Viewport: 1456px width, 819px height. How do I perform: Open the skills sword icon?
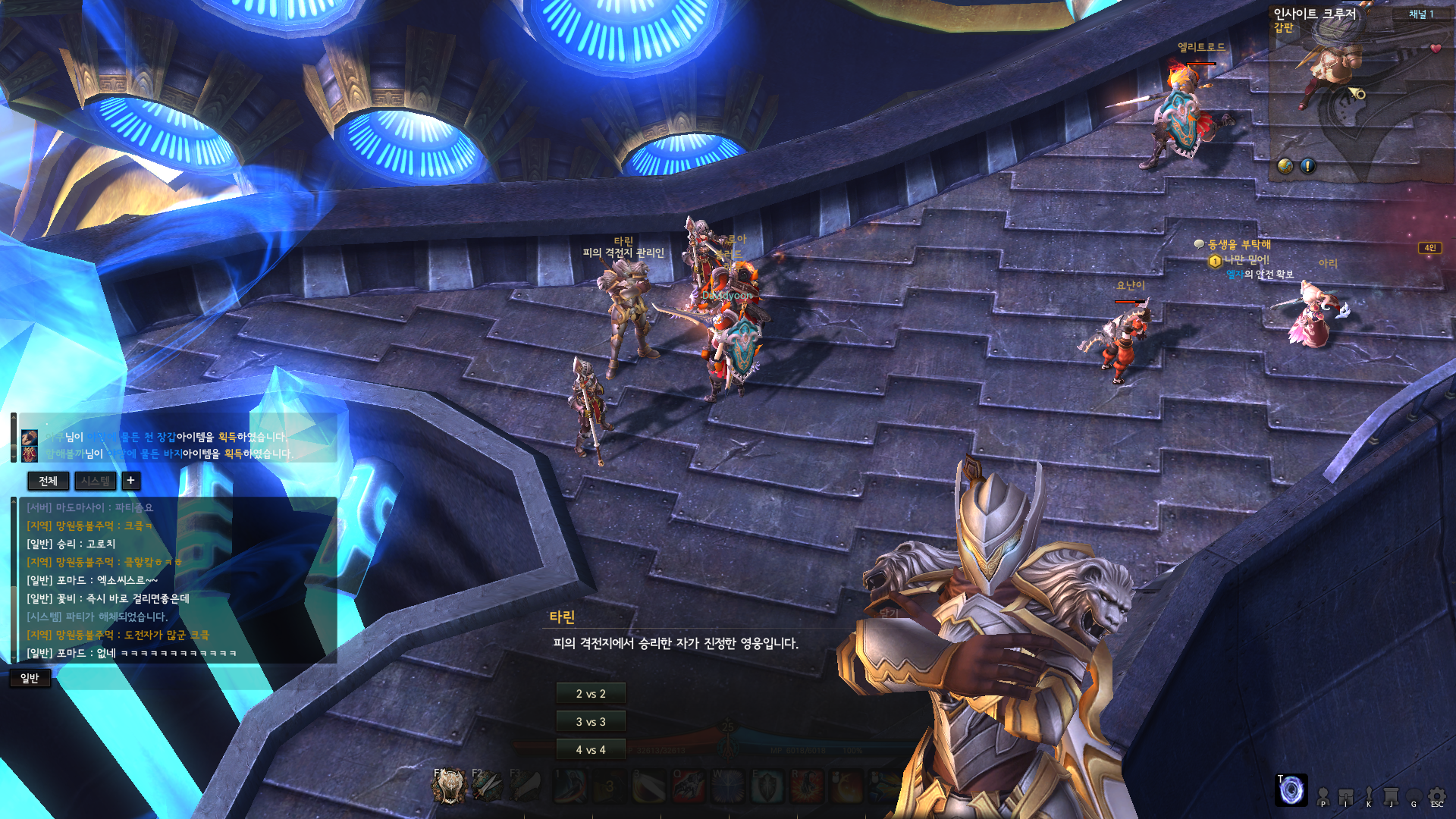(x=1369, y=795)
